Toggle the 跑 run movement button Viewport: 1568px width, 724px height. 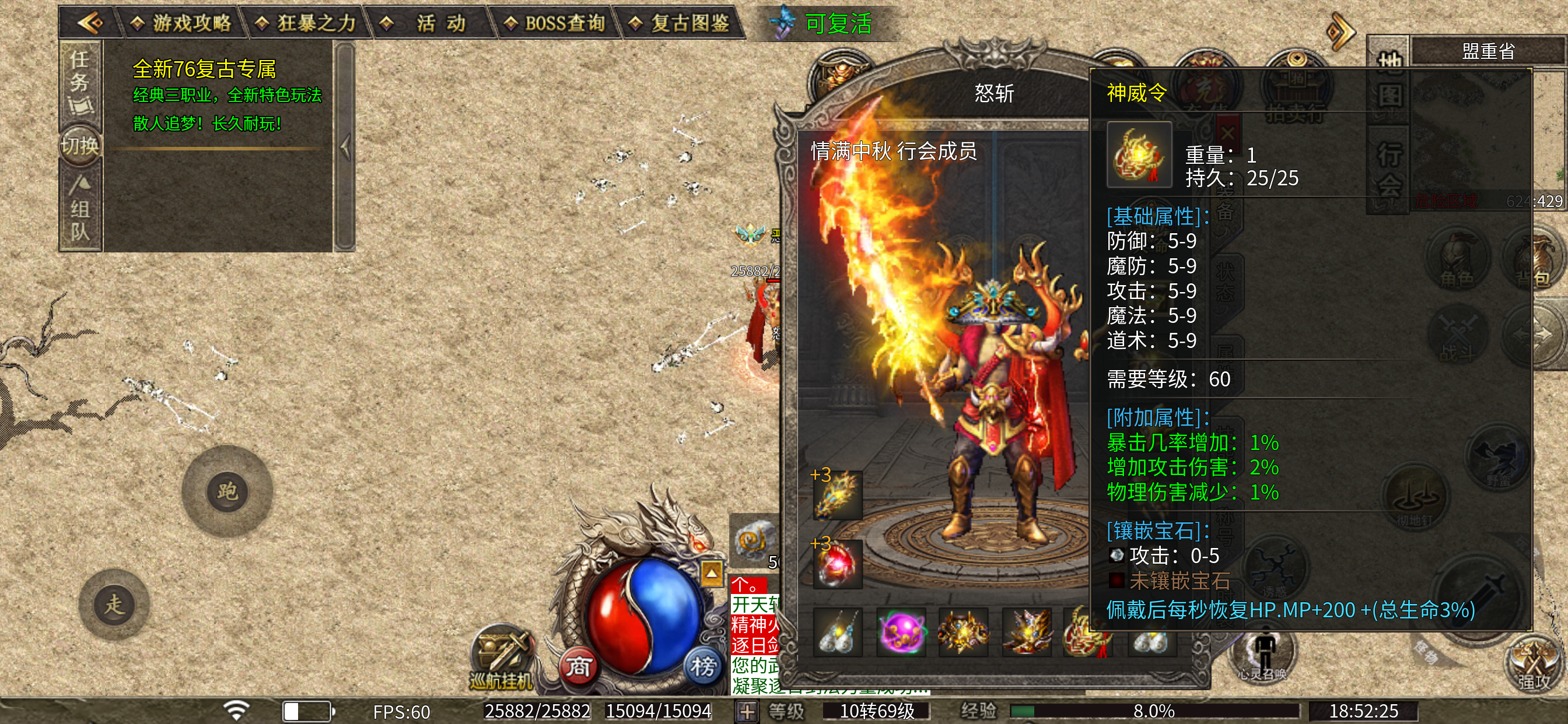[227, 491]
